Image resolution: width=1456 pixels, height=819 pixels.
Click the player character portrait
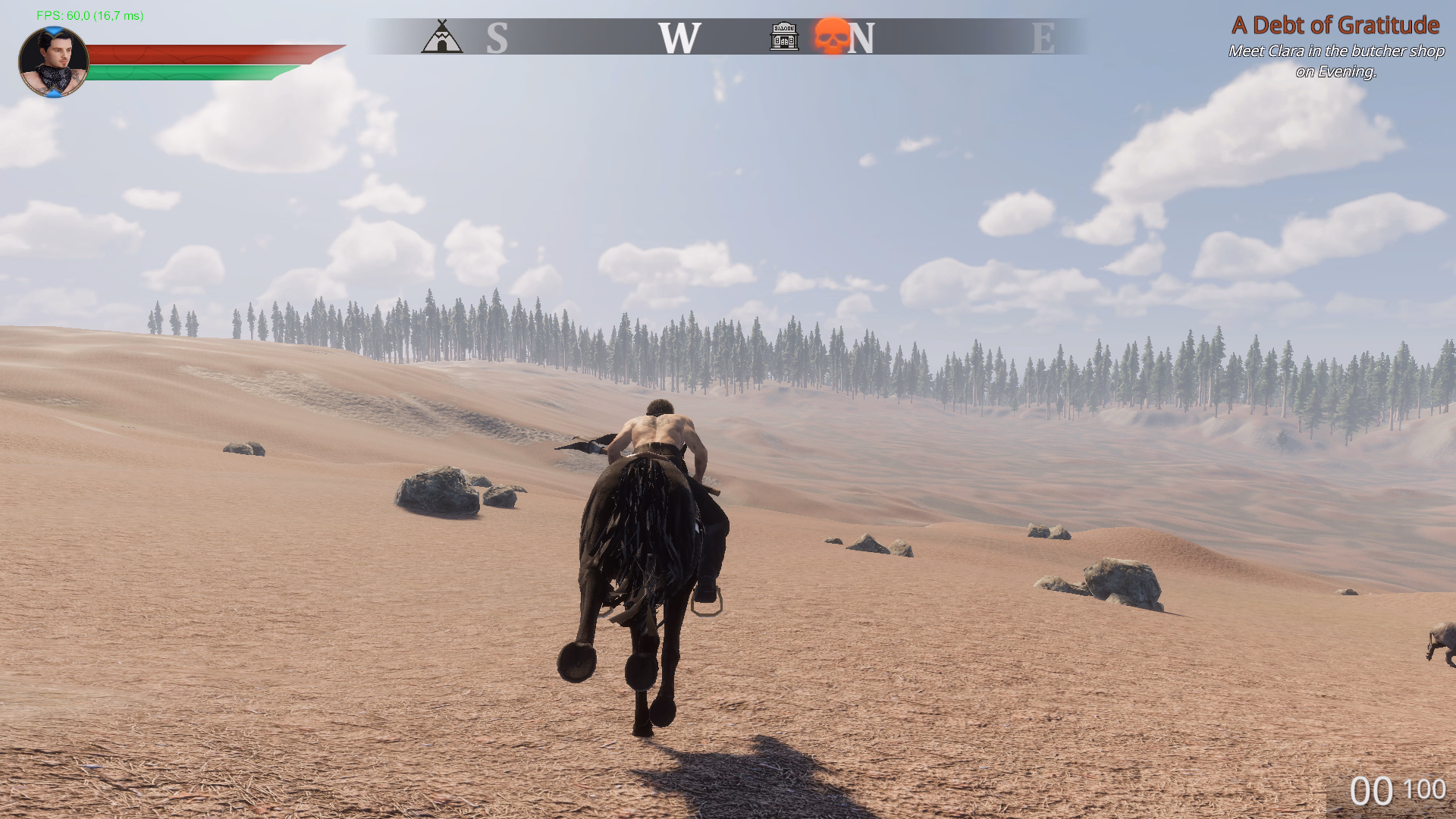coord(53,62)
